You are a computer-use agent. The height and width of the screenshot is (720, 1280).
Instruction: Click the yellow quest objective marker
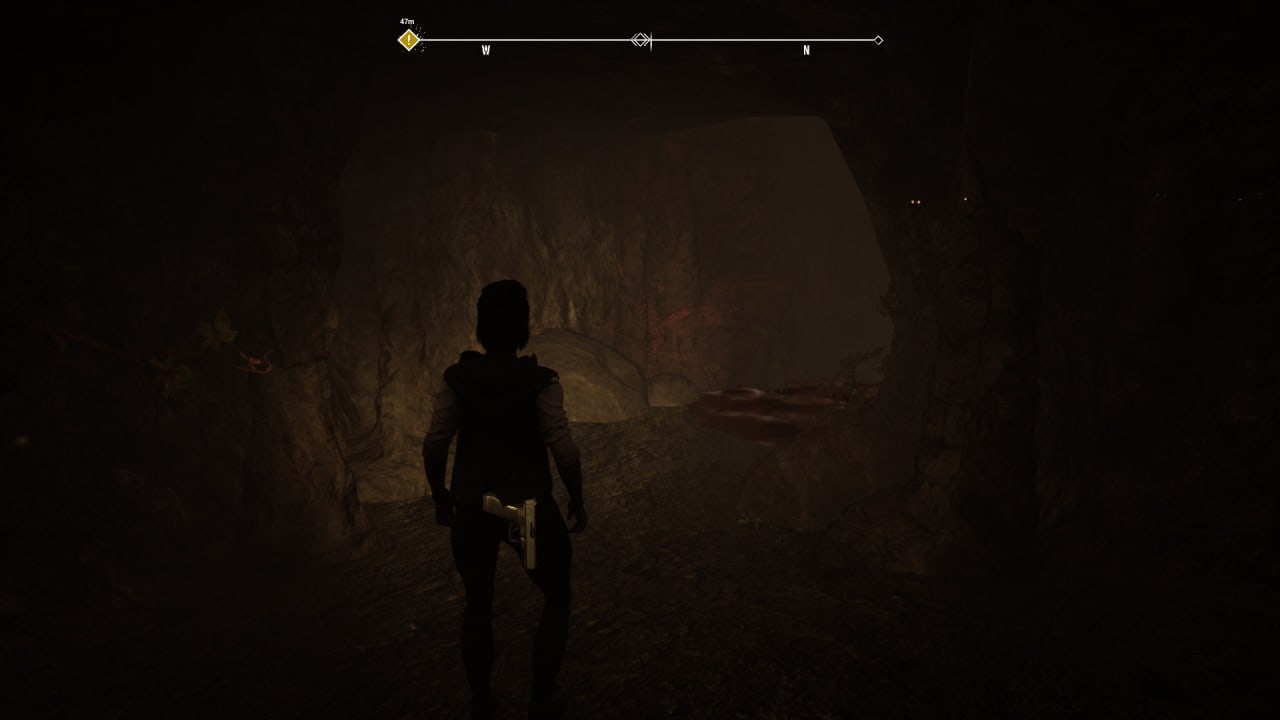click(409, 40)
